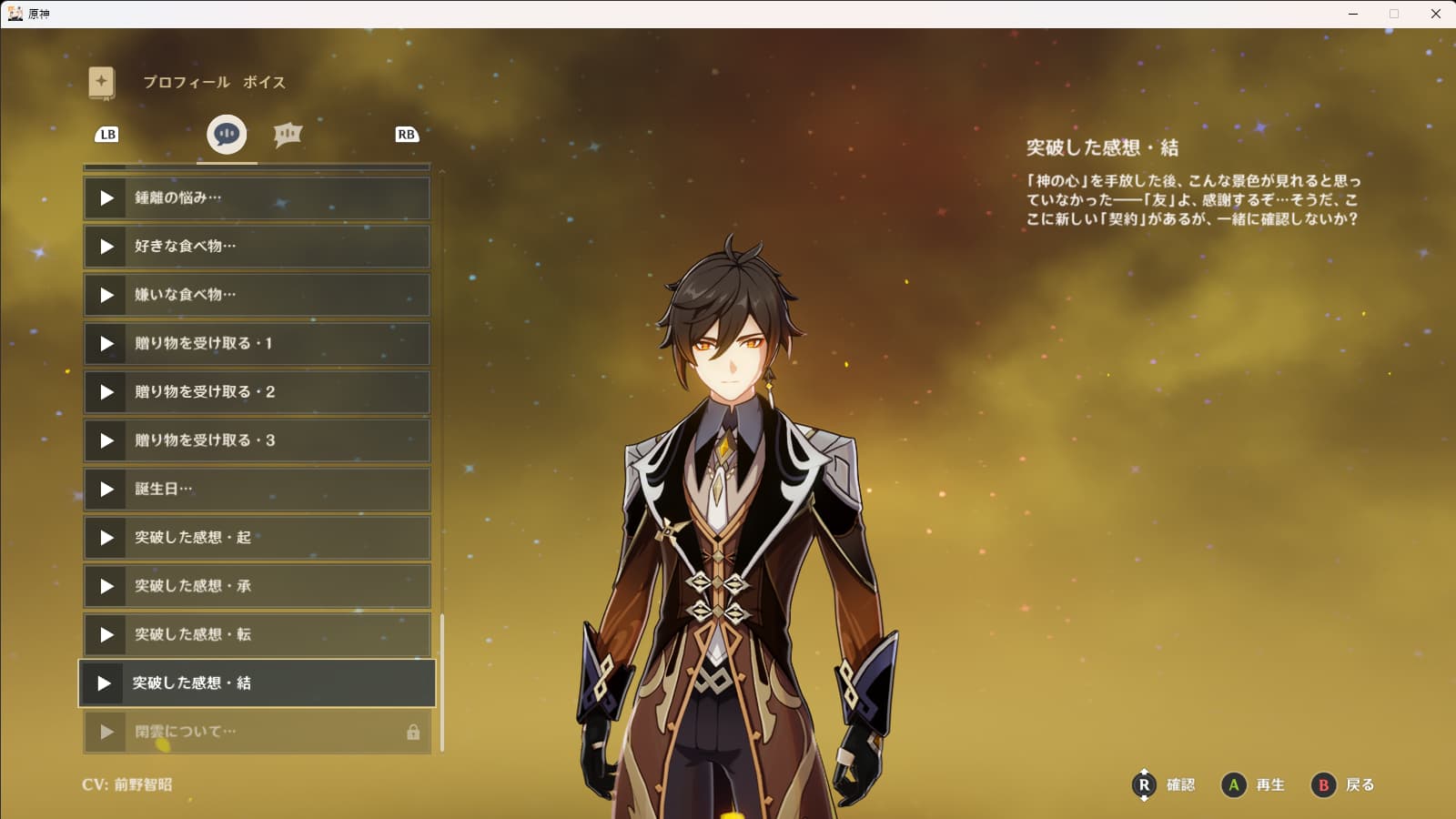
Task: Select the locked 閑雲について entry
Action: (x=257, y=732)
